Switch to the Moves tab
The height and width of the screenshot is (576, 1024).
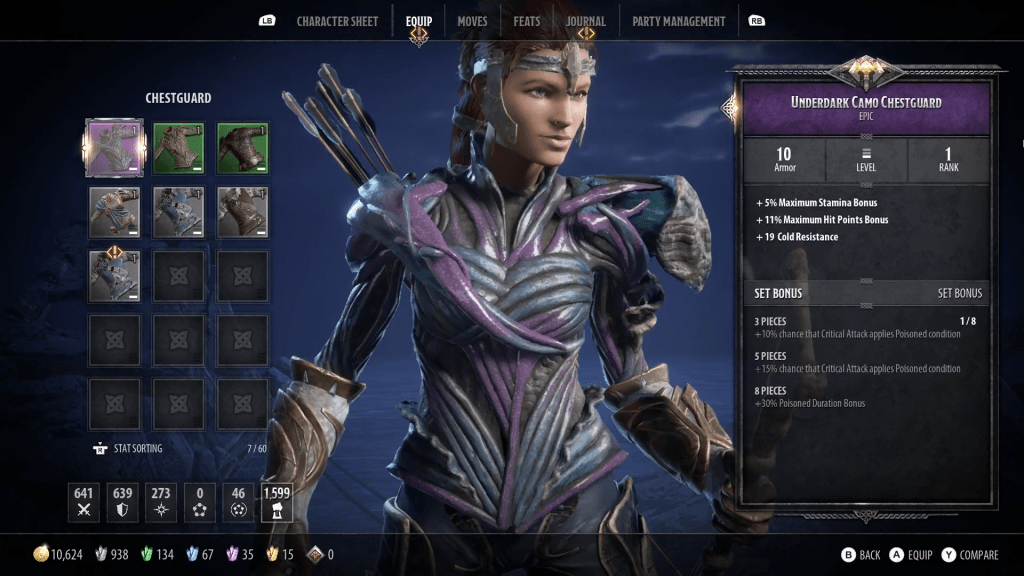pyautogui.click(x=472, y=21)
